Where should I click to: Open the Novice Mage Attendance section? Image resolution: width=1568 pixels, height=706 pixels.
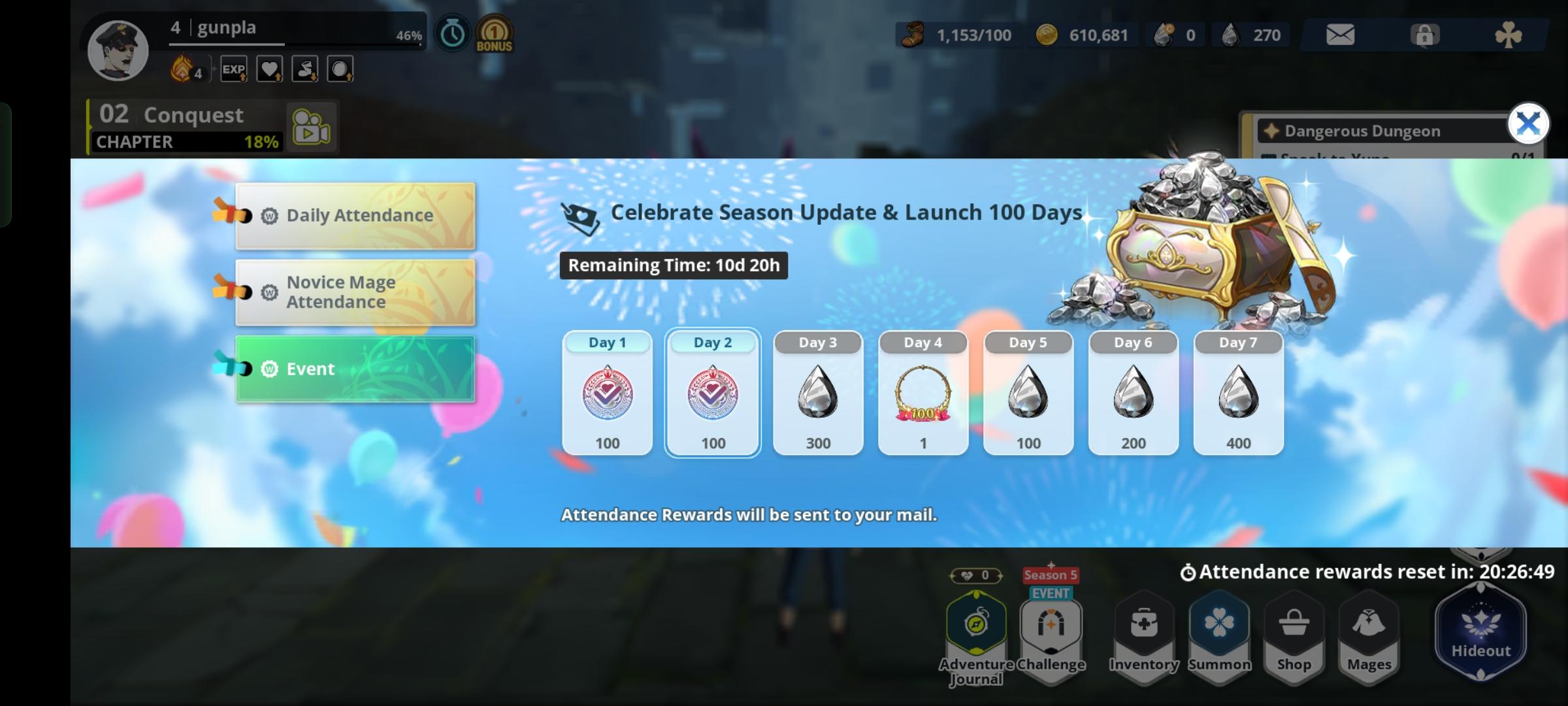(355, 292)
